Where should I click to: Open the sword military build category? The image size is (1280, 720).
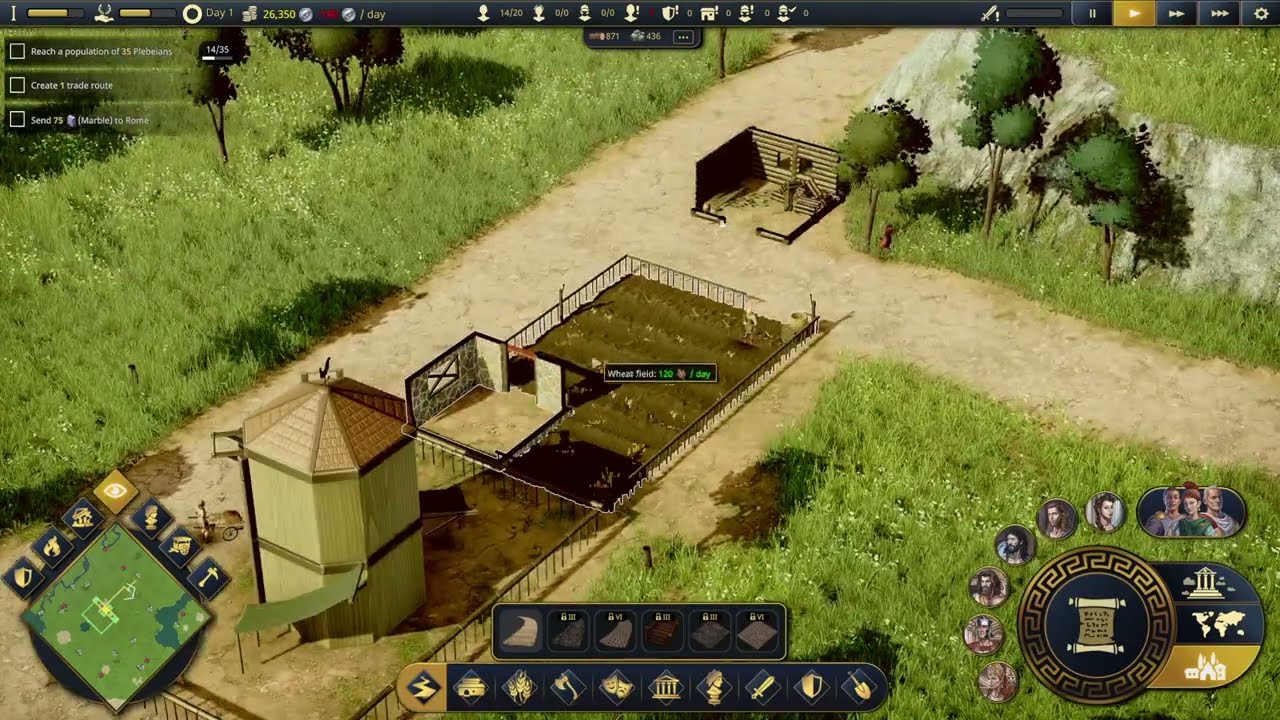[x=763, y=688]
